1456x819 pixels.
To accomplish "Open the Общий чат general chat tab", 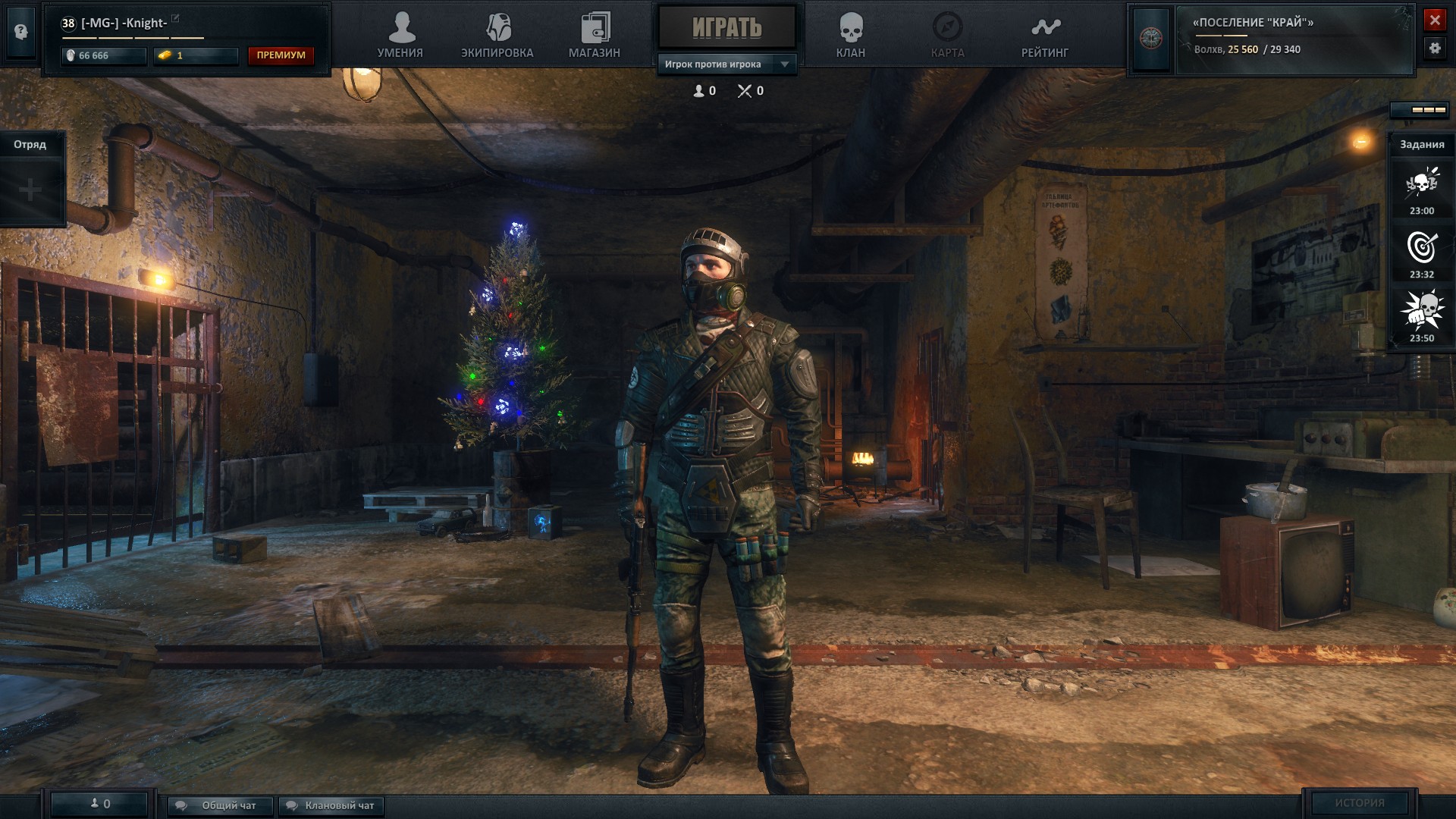I will click(x=220, y=805).
